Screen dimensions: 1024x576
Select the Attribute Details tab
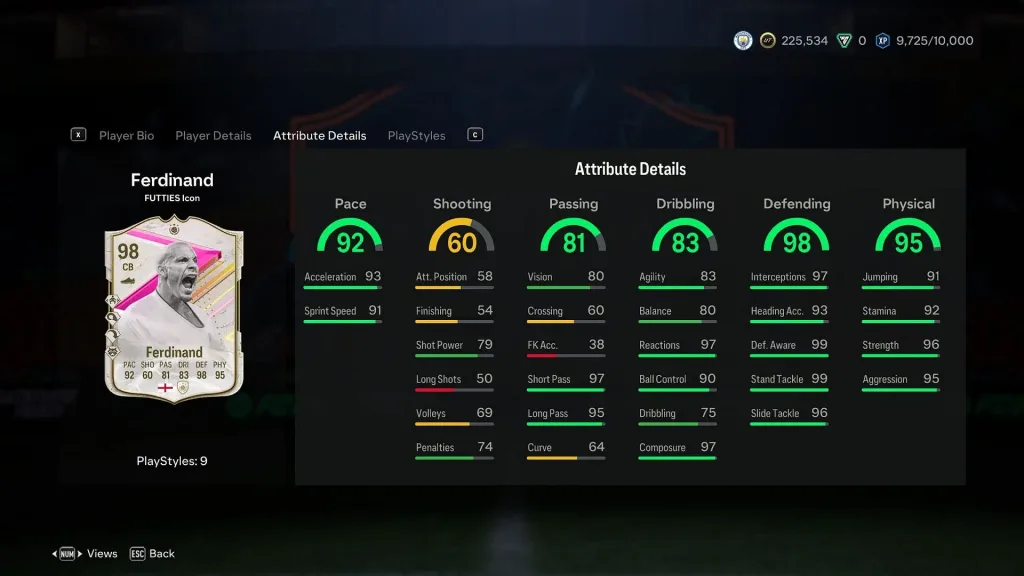coord(319,136)
